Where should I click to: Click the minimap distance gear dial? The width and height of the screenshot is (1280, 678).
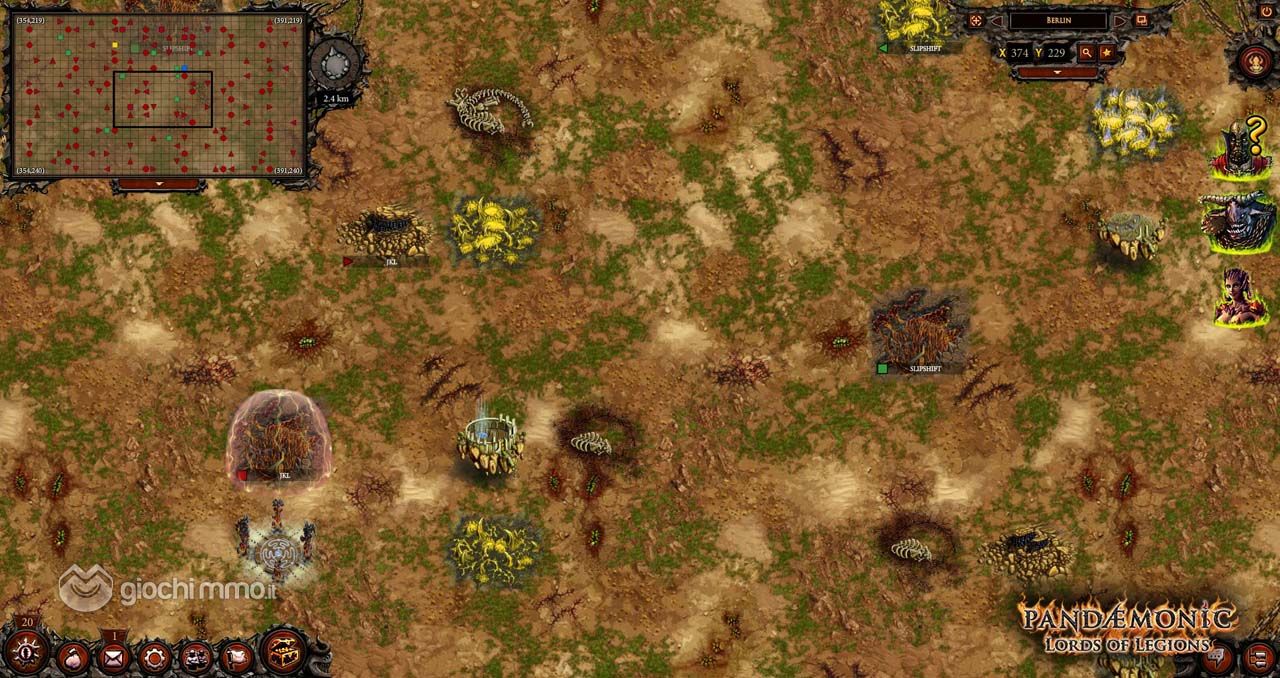(334, 67)
